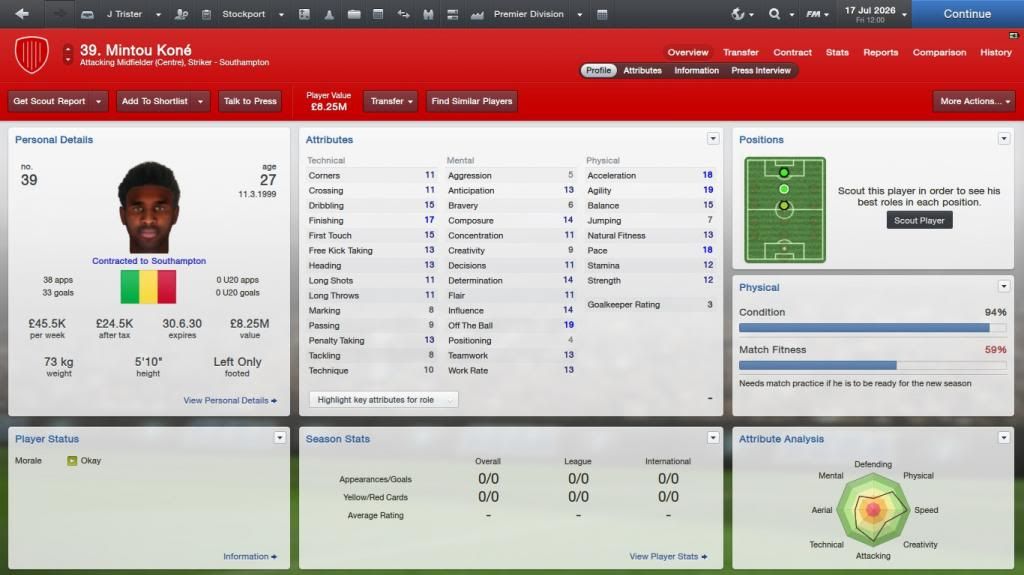Screen dimensions: 1024x575
Task: Click the Scout Player button
Action: (x=919, y=220)
